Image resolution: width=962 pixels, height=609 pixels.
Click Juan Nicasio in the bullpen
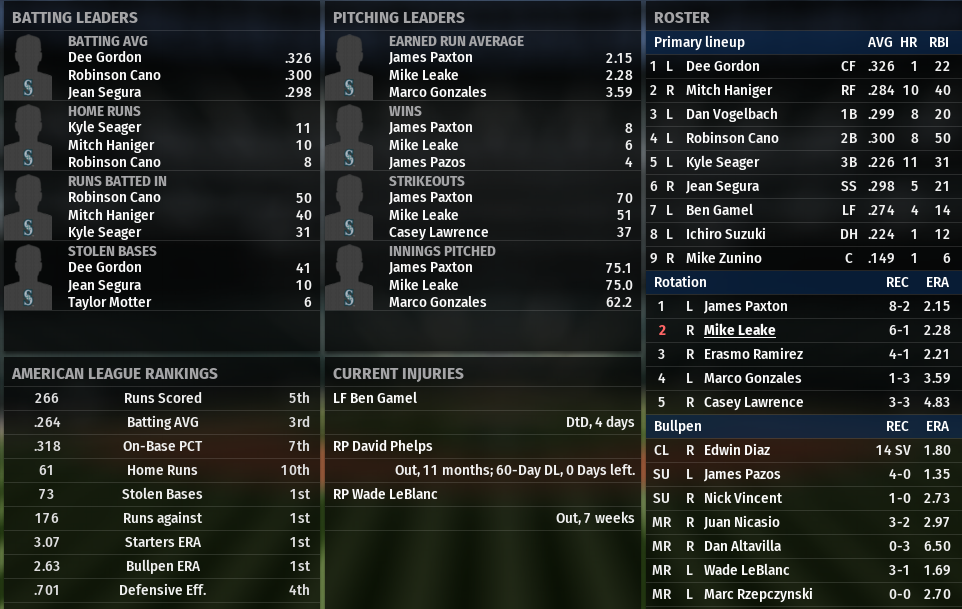(x=741, y=522)
